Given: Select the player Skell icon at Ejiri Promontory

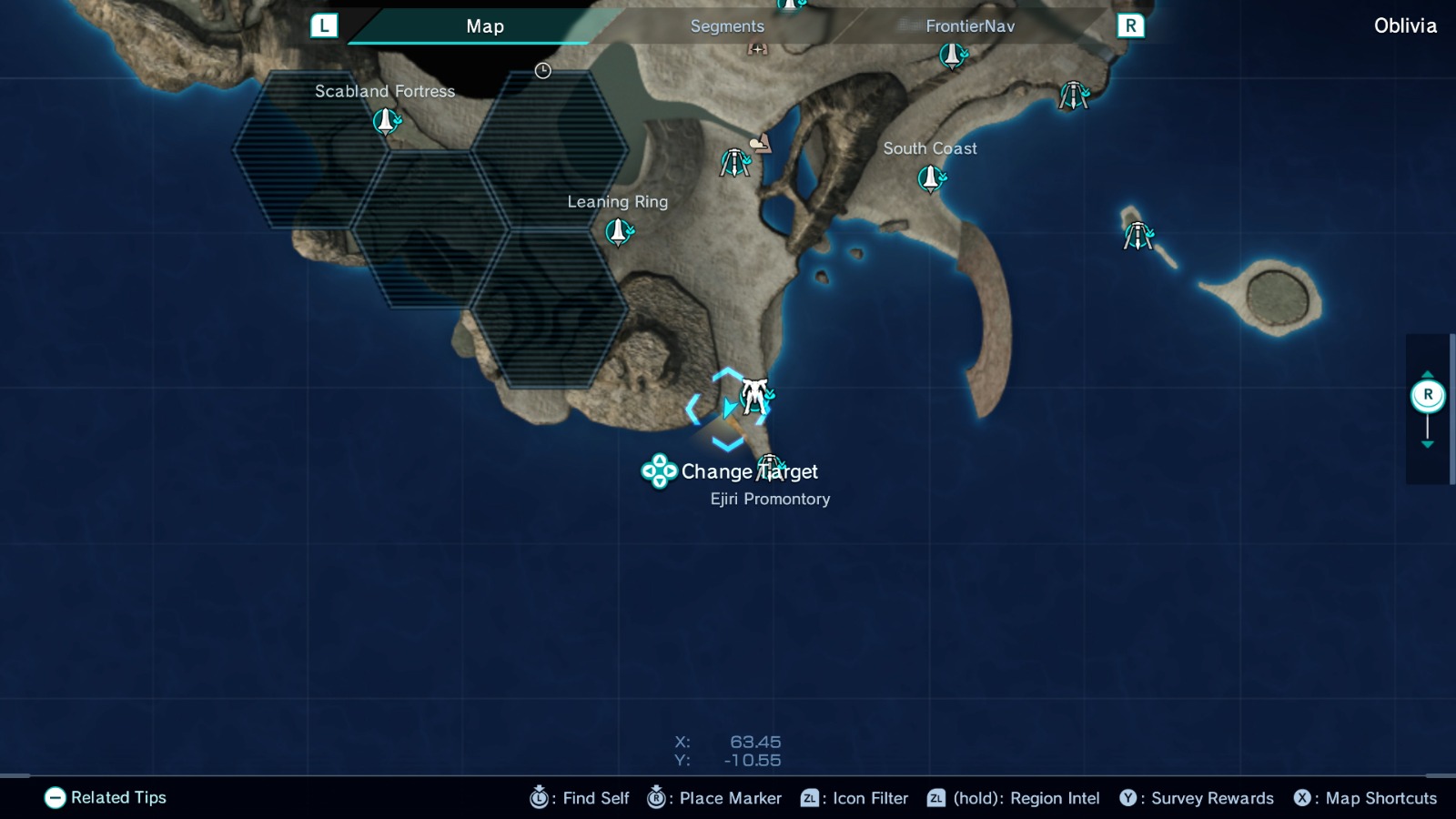Looking at the screenshot, I should click(x=754, y=398).
